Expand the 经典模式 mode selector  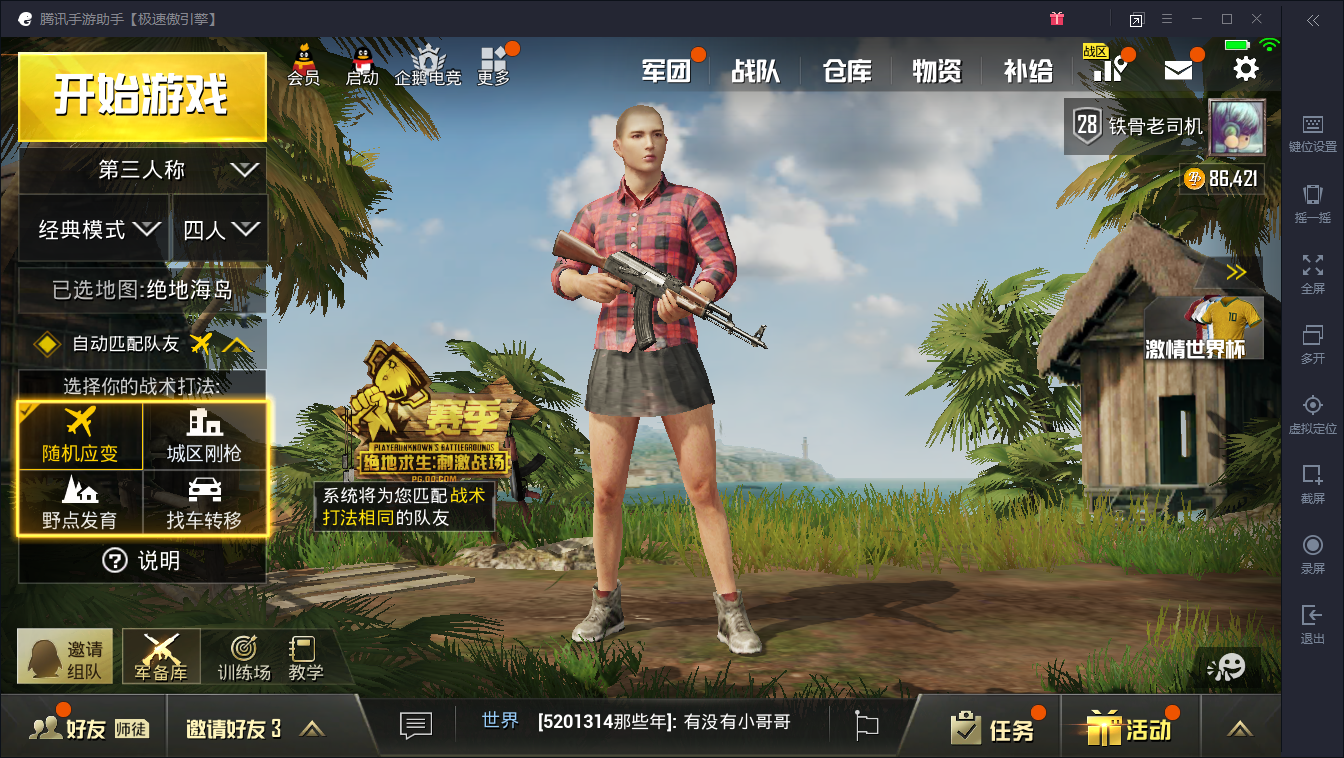point(95,228)
